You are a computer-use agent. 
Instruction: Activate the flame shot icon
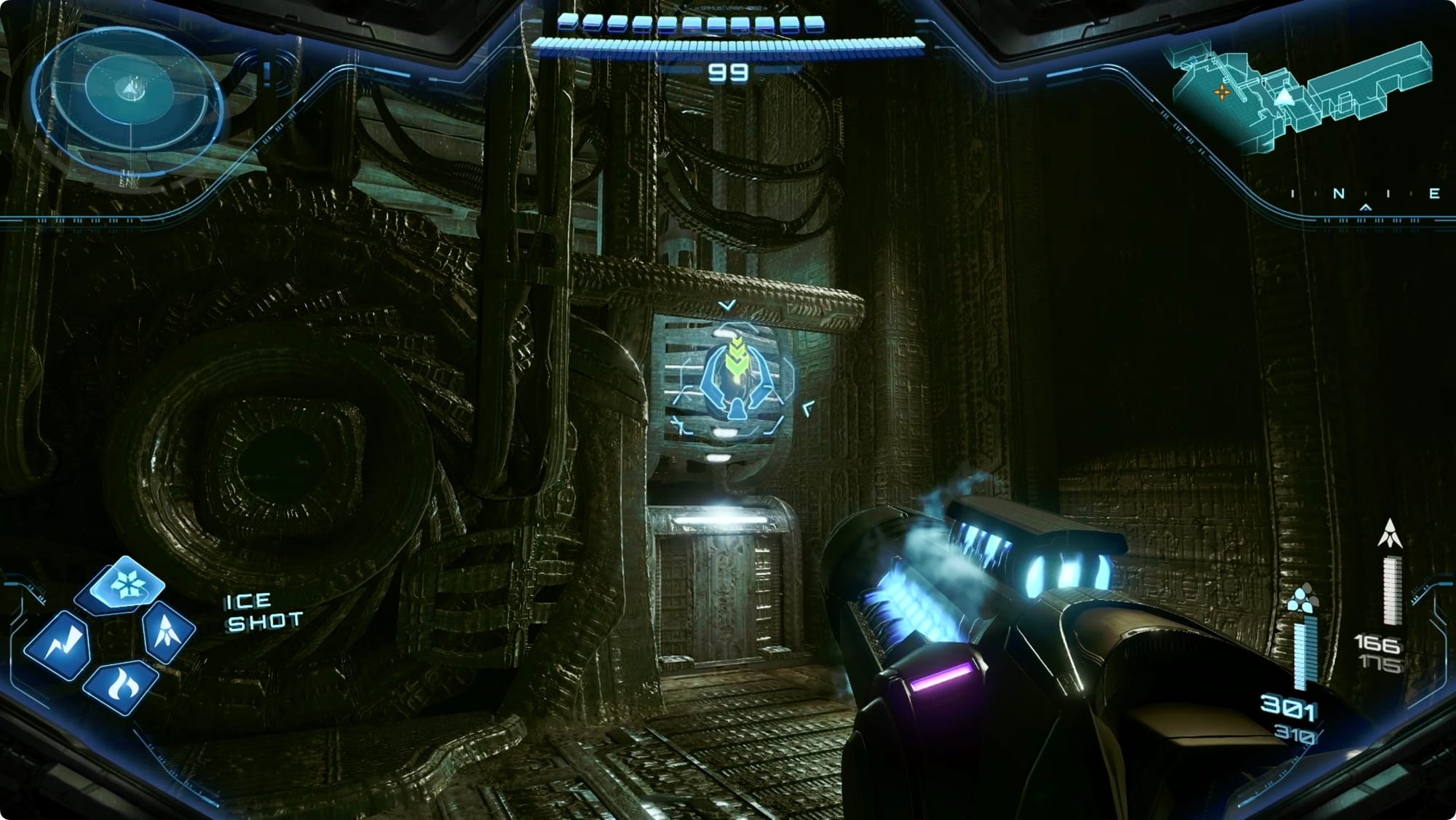point(121,685)
